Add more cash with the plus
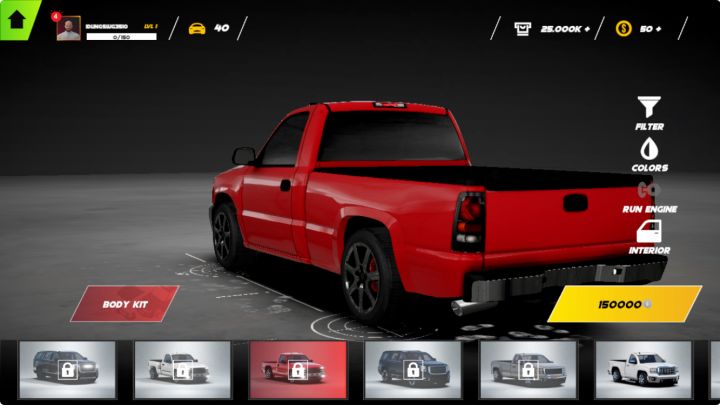Screen dimensions: 720x405 (x=587, y=28)
